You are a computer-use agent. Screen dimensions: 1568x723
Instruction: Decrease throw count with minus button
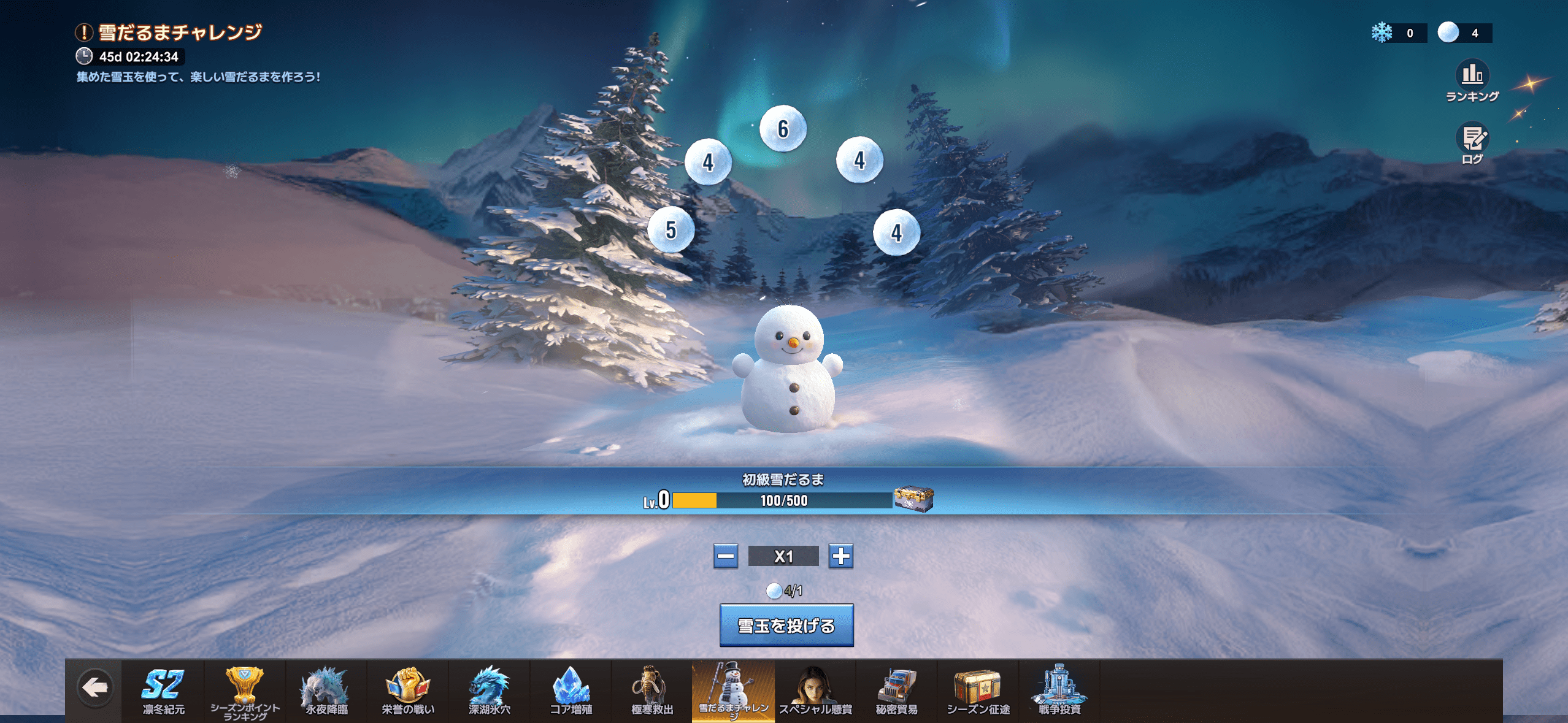(725, 557)
